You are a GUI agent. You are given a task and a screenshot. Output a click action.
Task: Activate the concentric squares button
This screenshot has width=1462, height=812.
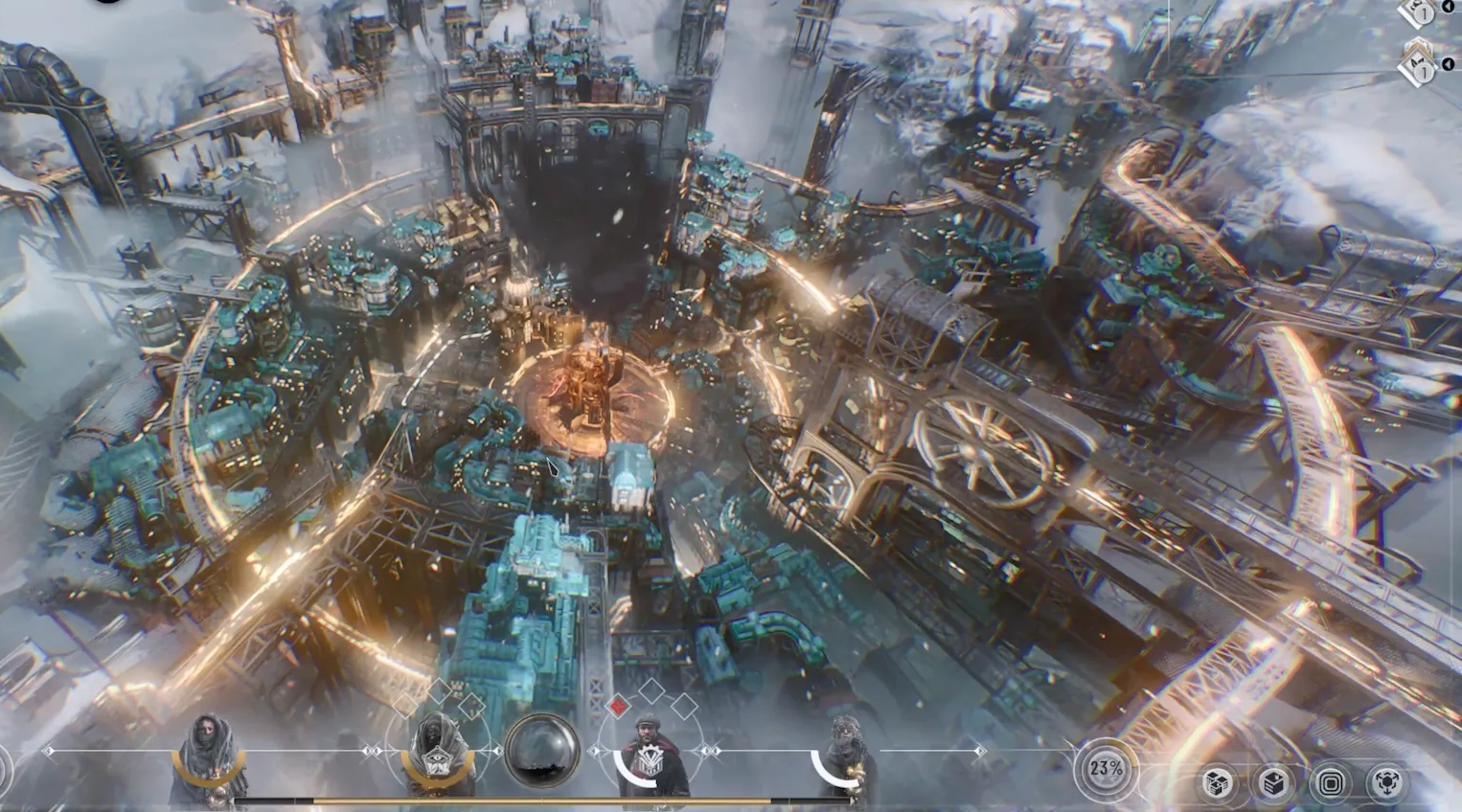[x=1330, y=784]
